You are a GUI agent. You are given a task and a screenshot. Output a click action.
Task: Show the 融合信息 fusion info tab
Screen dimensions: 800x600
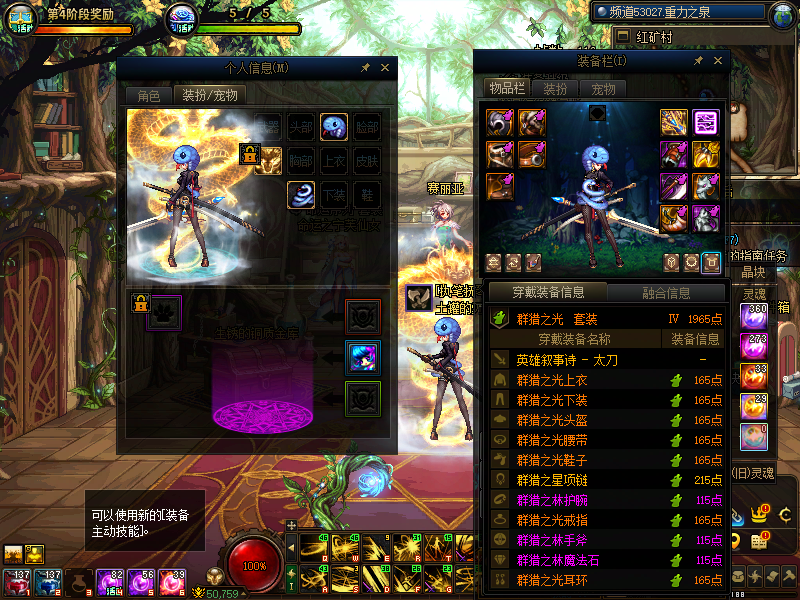pyautogui.click(x=664, y=293)
